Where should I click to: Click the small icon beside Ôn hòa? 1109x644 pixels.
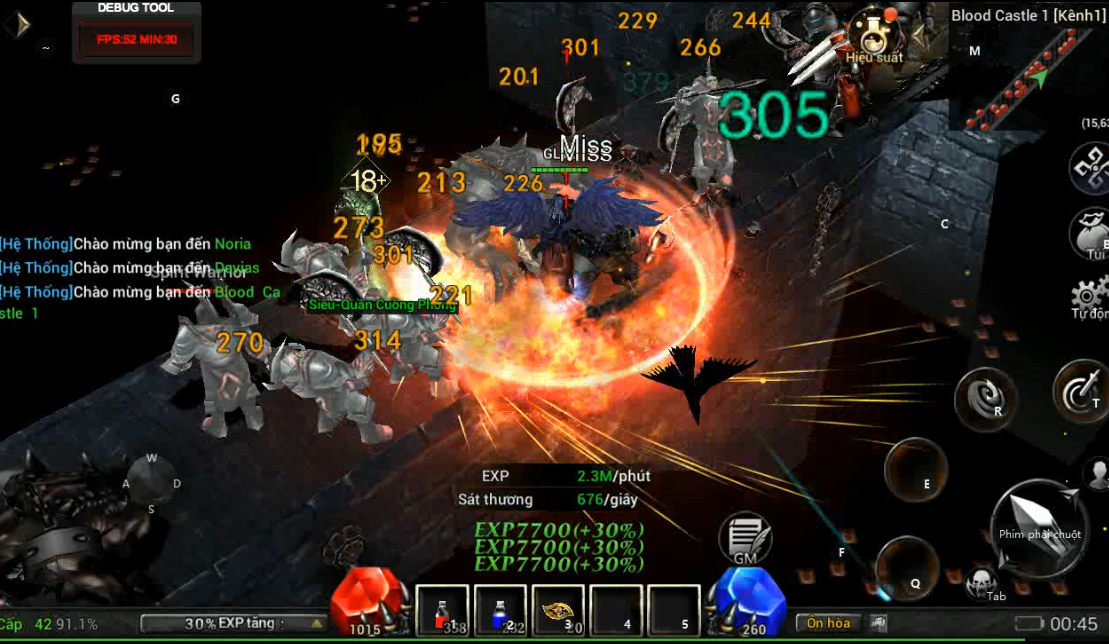click(878, 623)
